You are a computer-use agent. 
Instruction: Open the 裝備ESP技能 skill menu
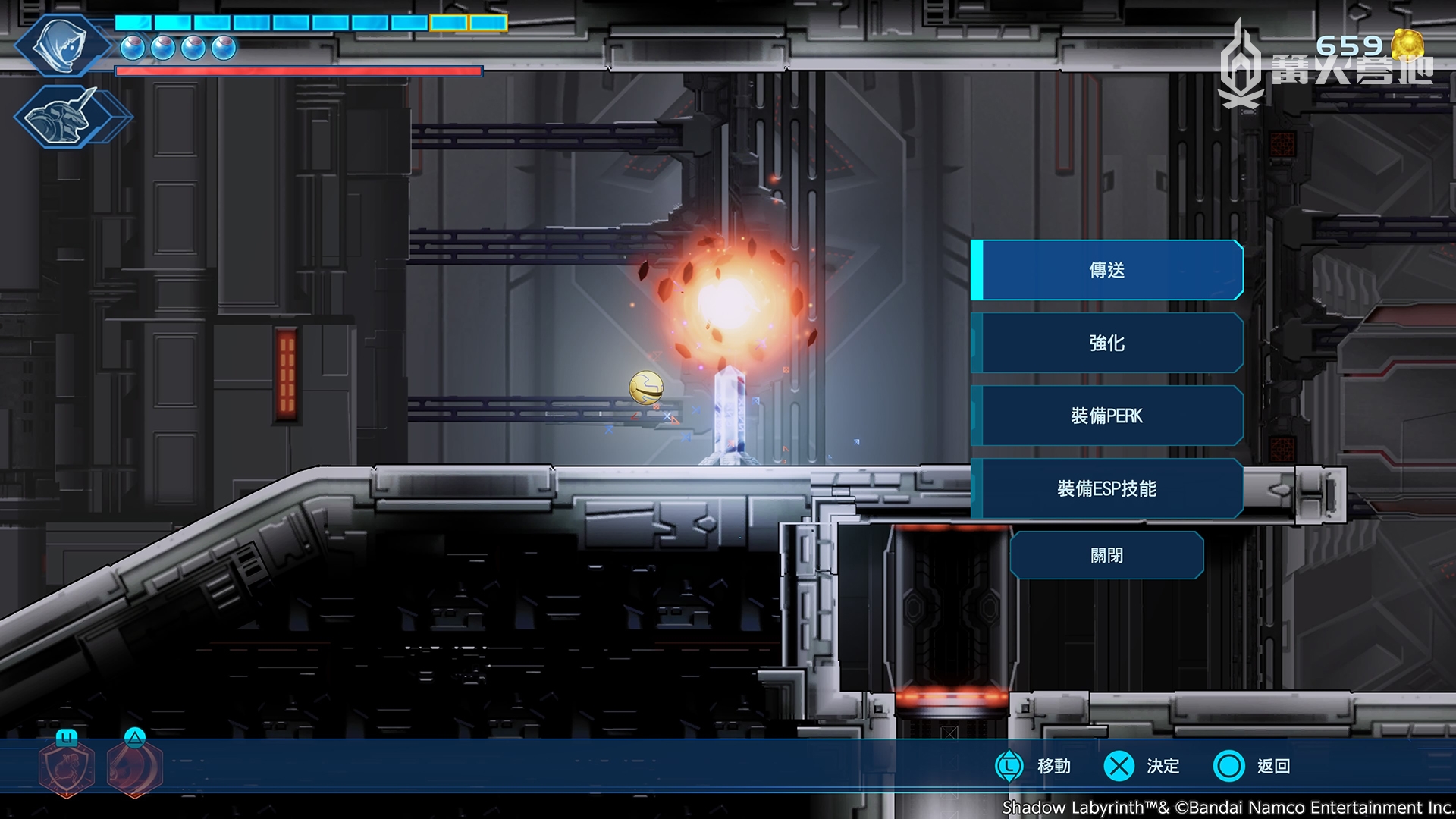[x=1106, y=488]
